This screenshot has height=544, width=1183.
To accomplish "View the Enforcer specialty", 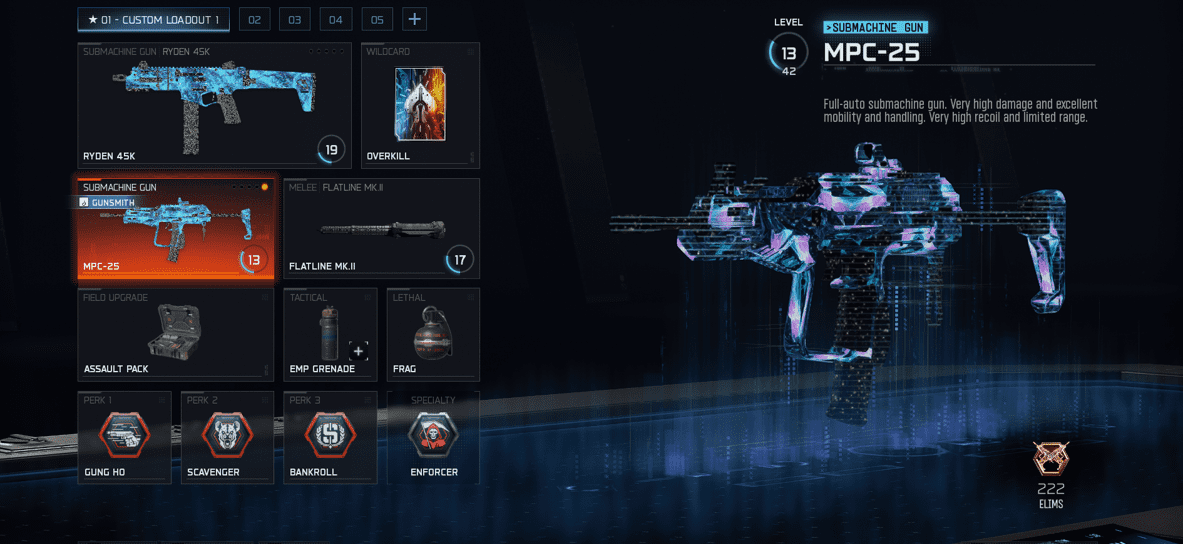I will tap(433, 437).
